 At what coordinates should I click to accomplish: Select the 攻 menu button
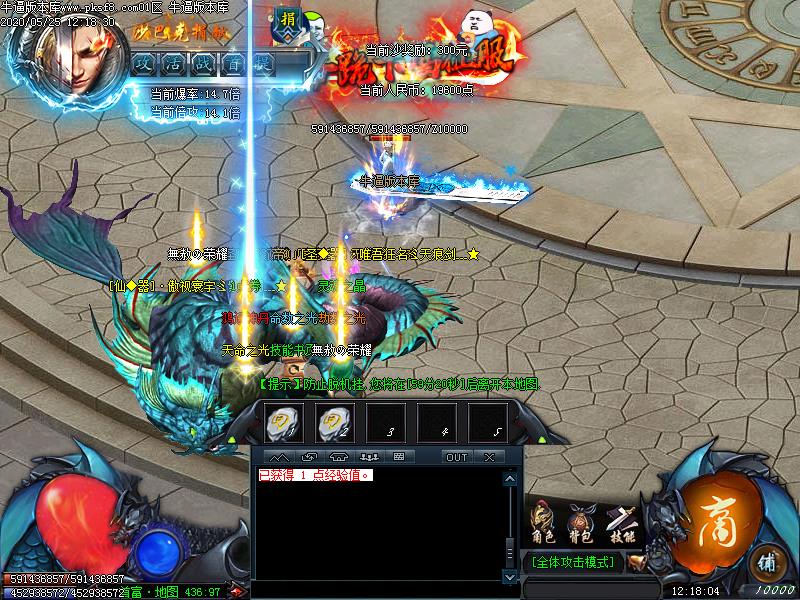(143, 62)
